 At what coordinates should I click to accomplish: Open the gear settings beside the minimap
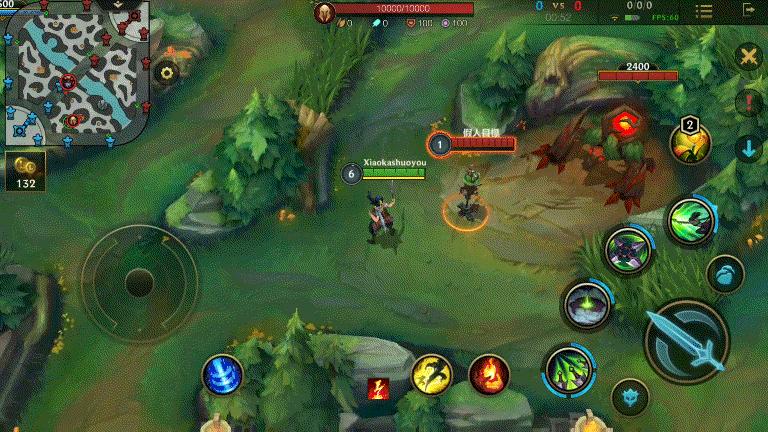click(167, 72)
